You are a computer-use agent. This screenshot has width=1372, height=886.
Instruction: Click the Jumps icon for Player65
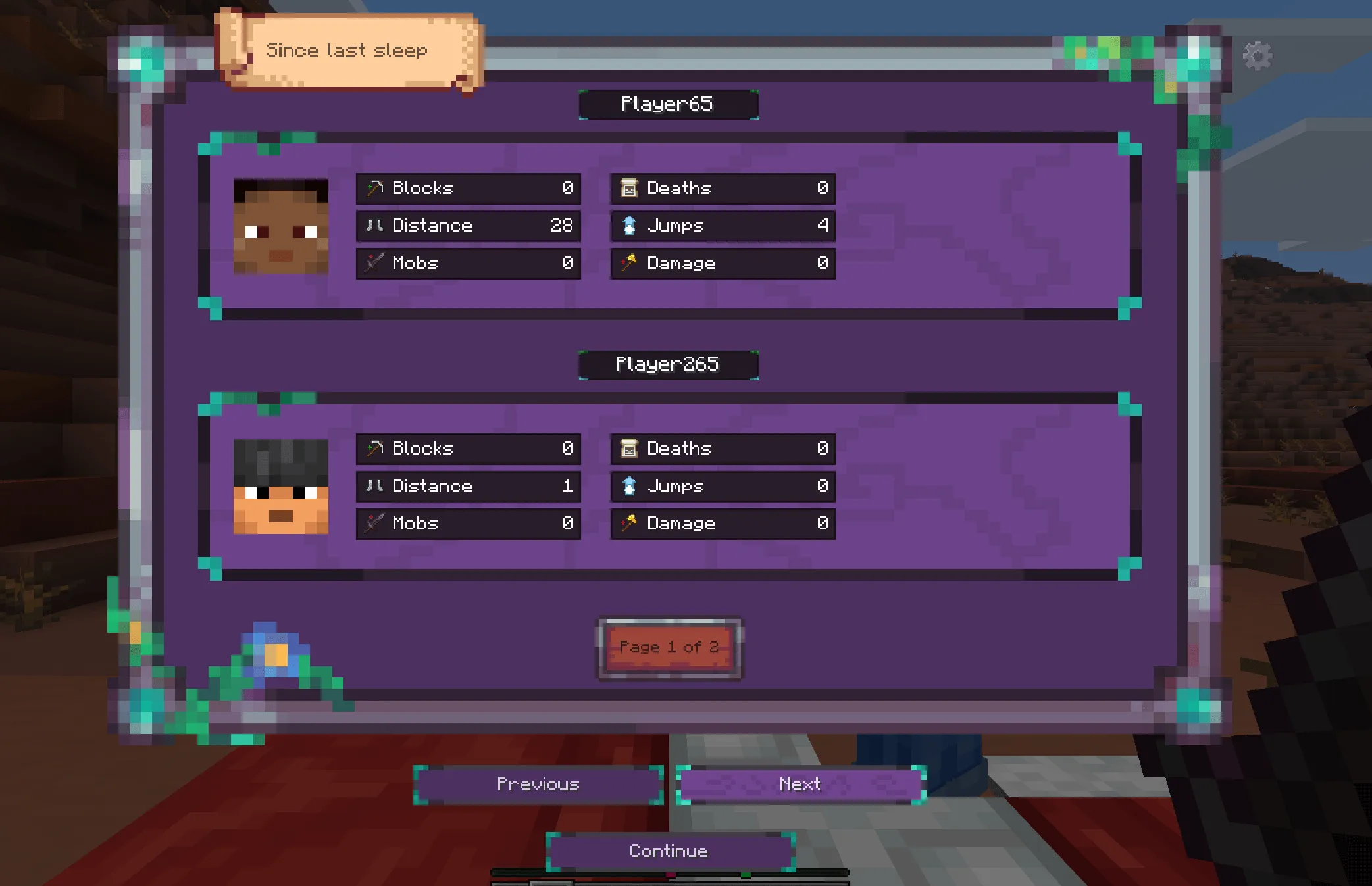[x=629, y=226]
